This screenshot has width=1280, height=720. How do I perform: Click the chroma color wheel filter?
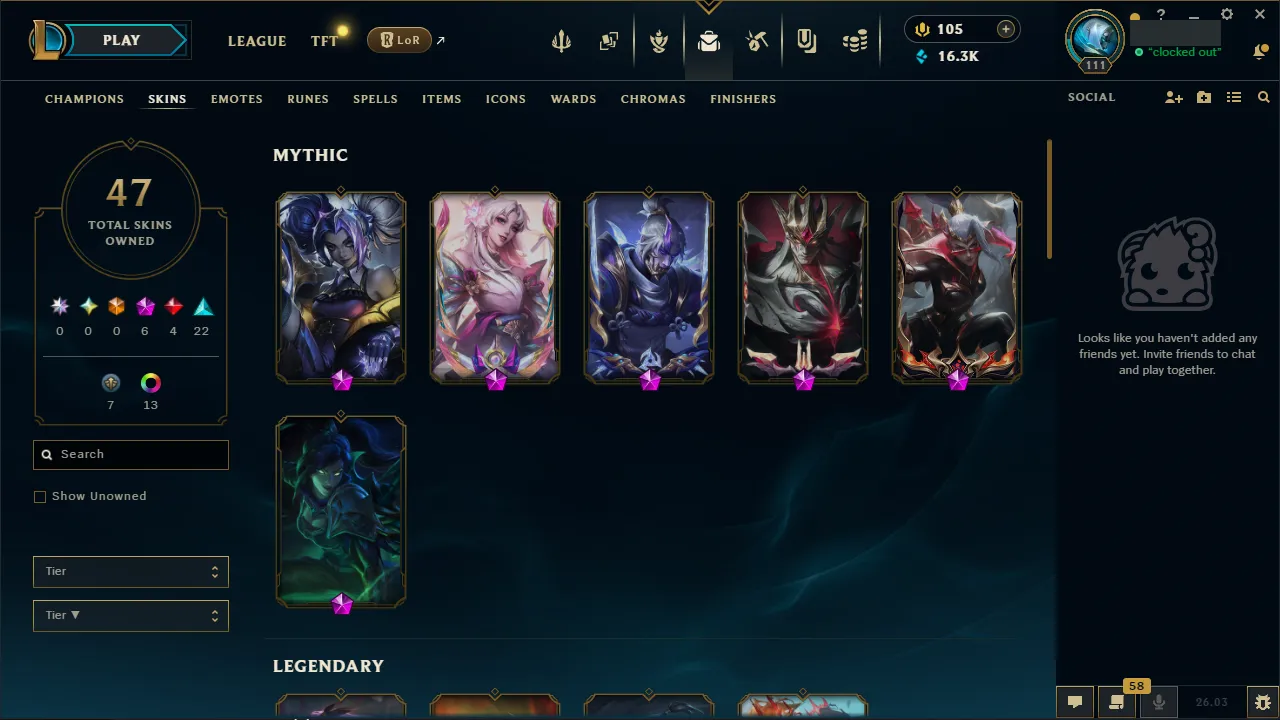click(x=150, y=382)
